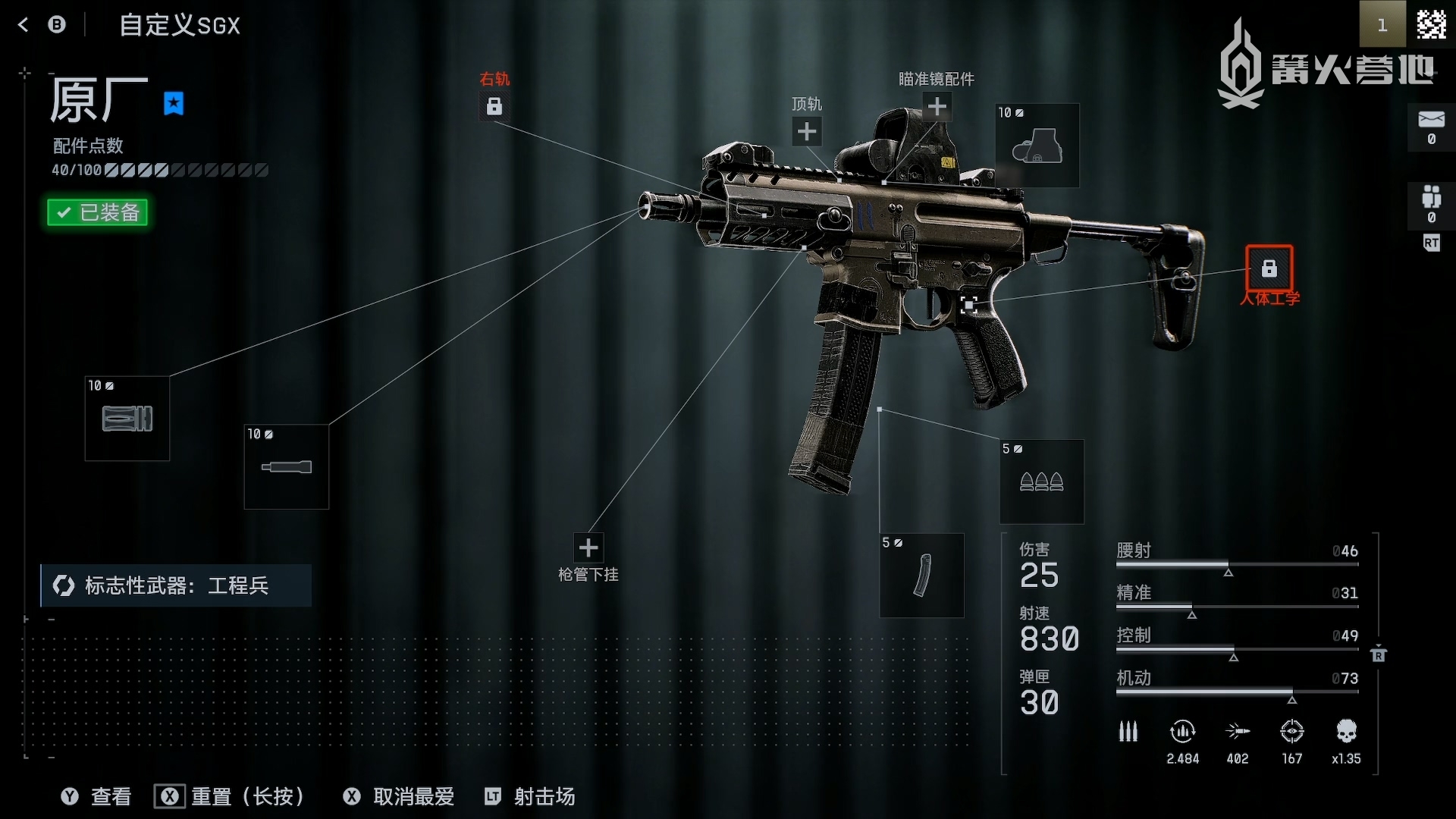The width and height of the screenshot is (1456, 819).
Task: Select the ammunition type slot
Action: pyautogui.click(x=1041, y=482)
